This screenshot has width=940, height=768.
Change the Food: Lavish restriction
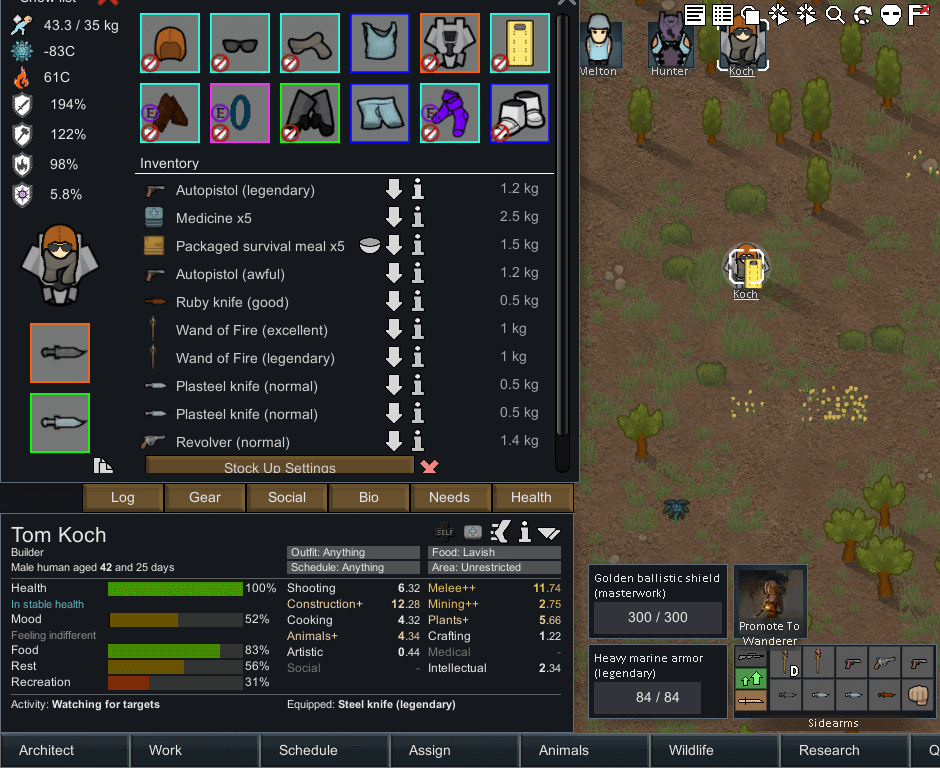[x=495, y=552]
